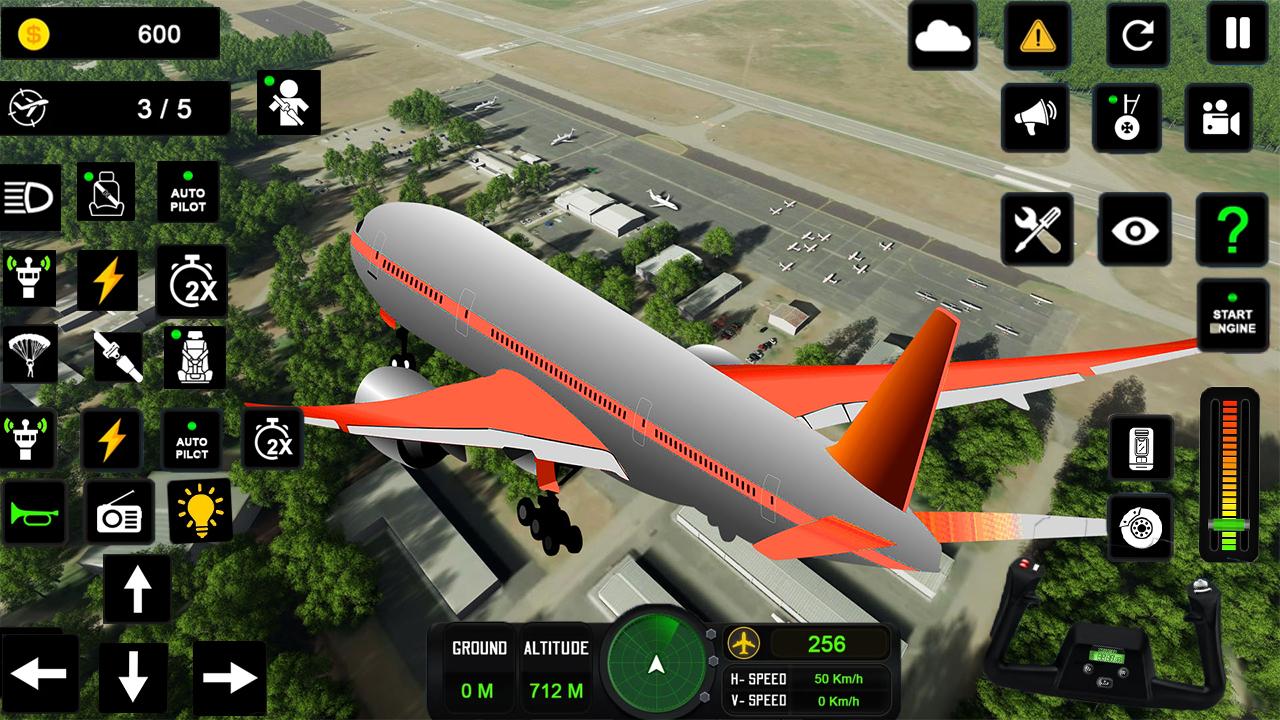Open the green question mark help
The height and width of the screenshot is (720, 1280).
[1233, 229]
